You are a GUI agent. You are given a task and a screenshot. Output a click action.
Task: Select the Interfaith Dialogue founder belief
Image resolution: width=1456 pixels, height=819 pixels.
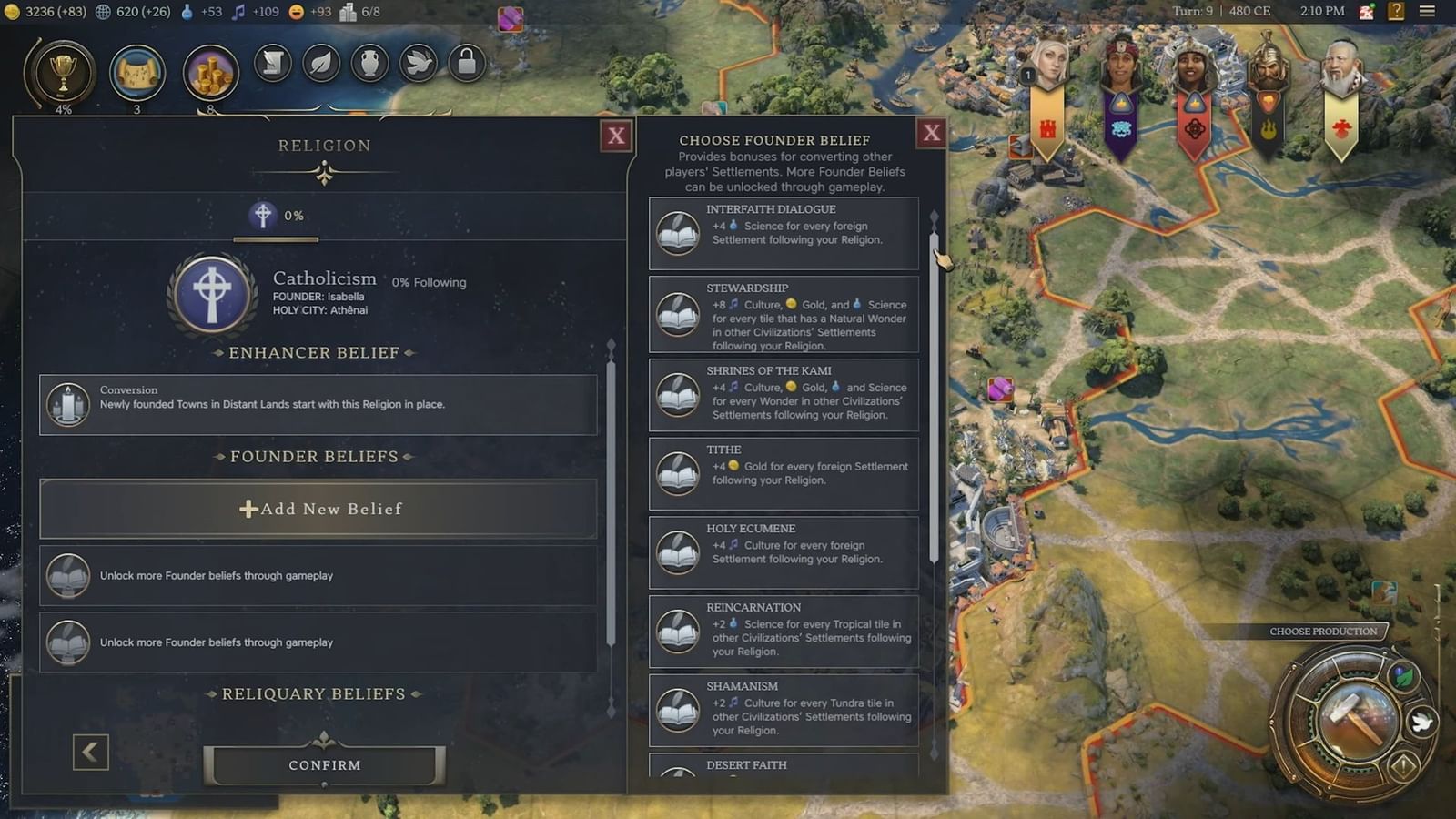(783, 232)
